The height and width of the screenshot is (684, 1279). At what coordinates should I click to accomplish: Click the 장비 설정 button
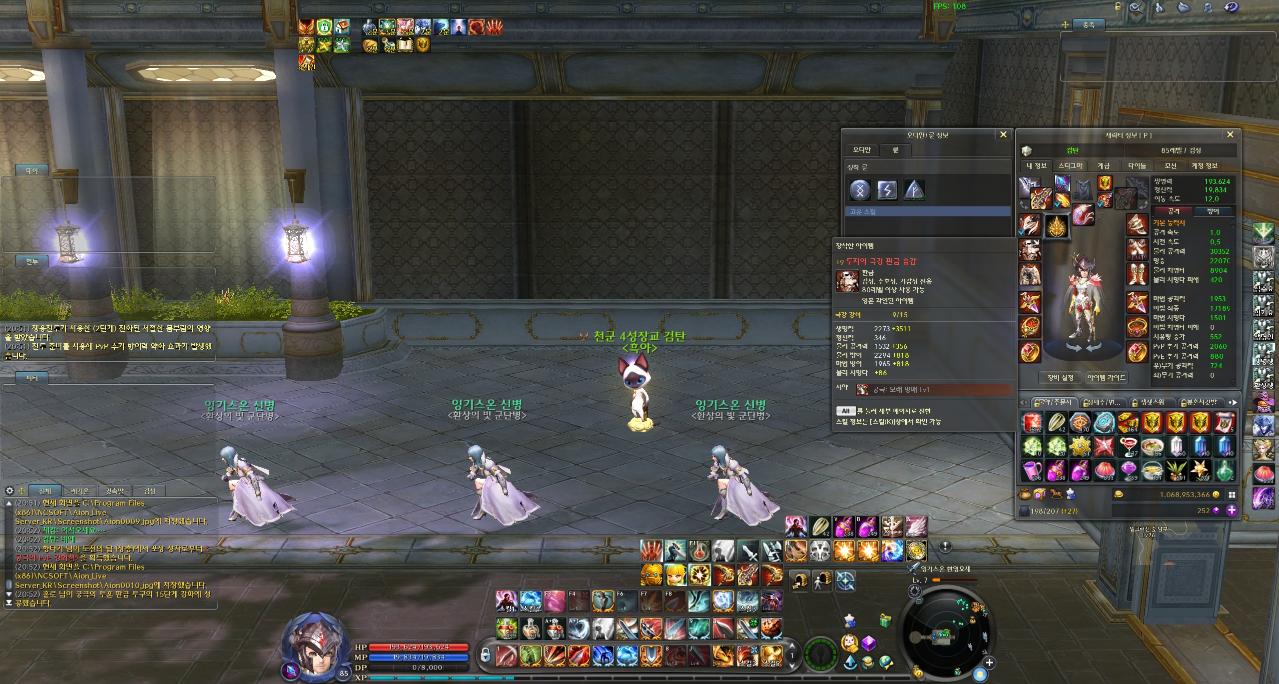click(x=1060, y=377)
